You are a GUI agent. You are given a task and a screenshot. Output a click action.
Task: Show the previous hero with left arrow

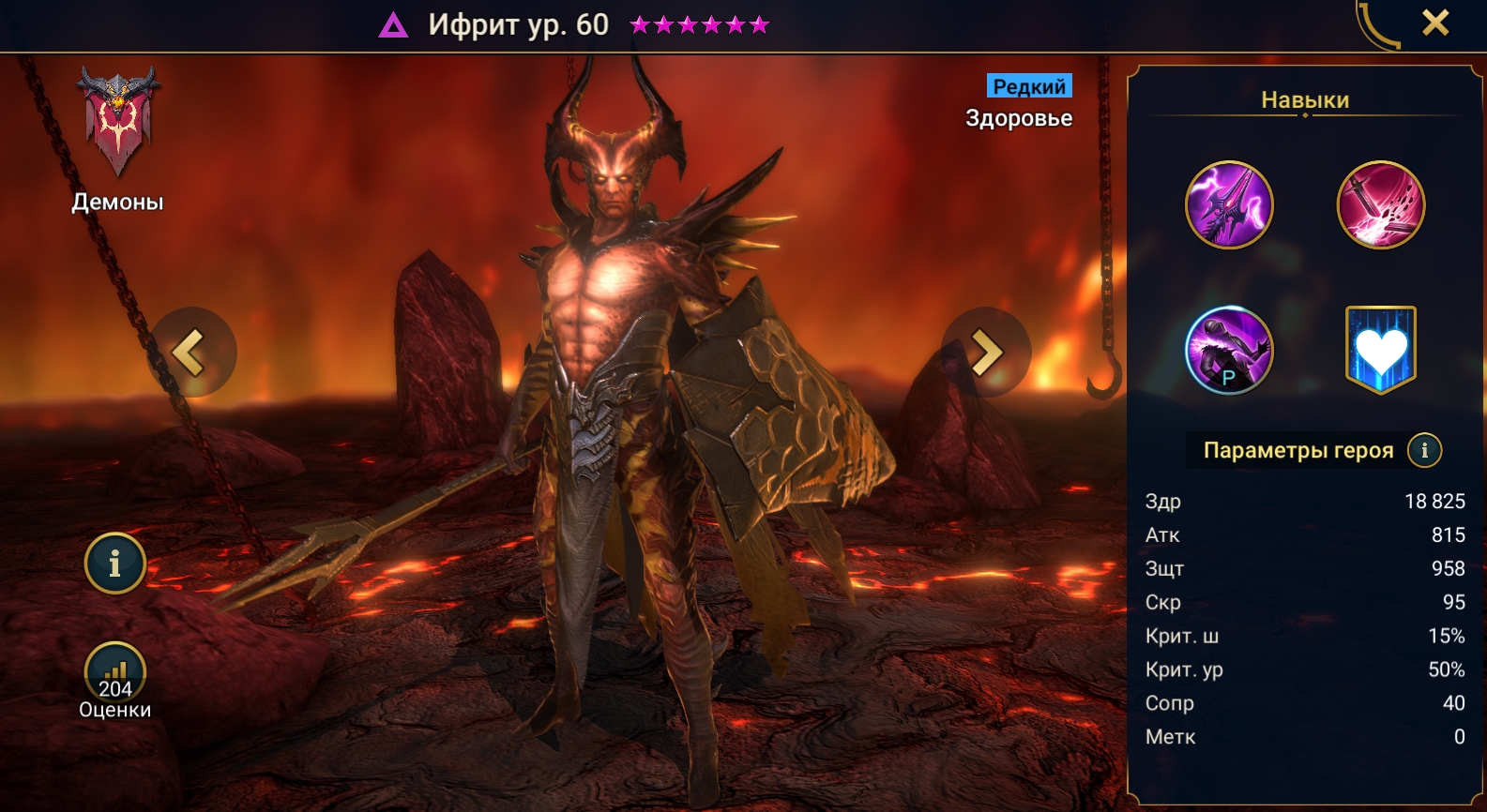click(191, 353)
